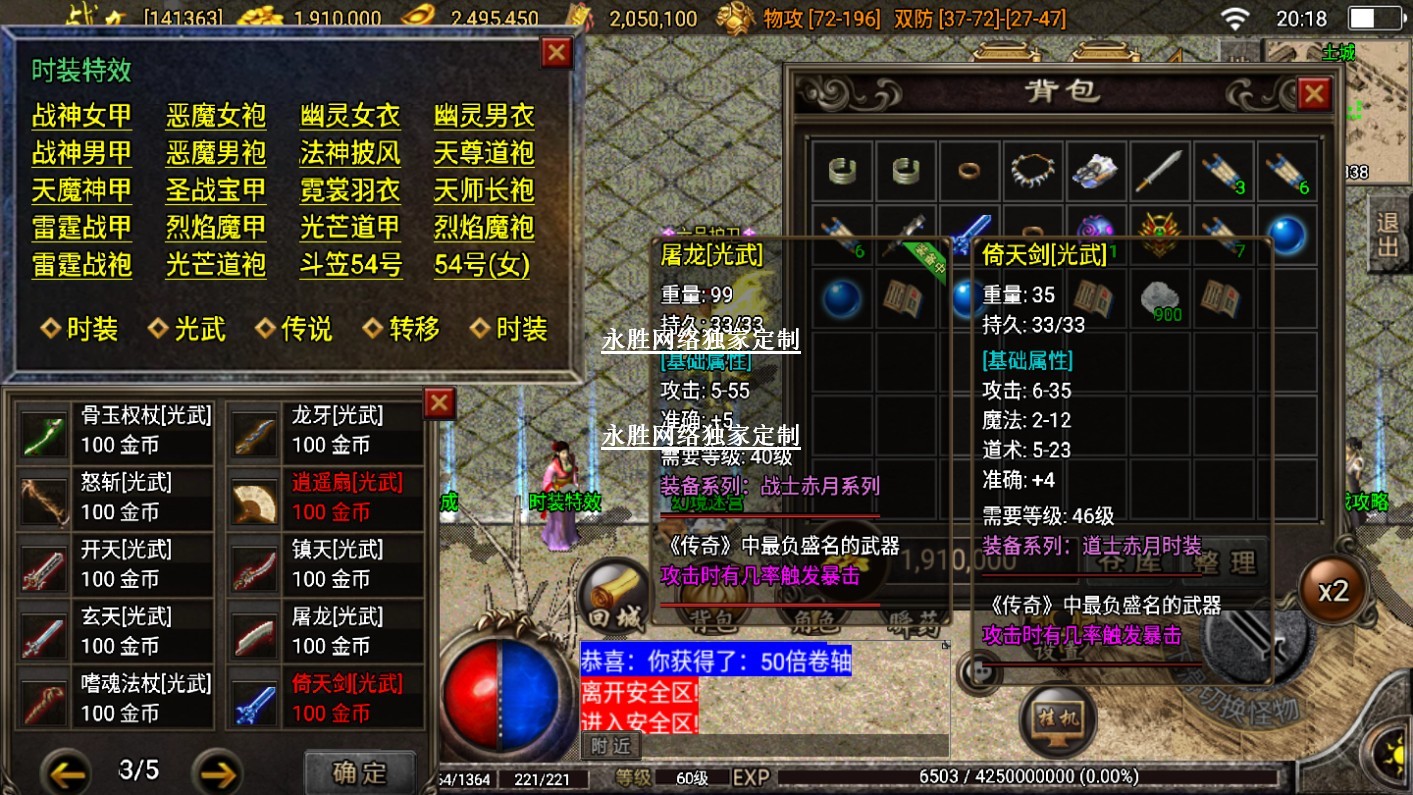This screenshot has height=795, width=1413.
Task: Switch to the 转移 category
Action: point(402,329)
